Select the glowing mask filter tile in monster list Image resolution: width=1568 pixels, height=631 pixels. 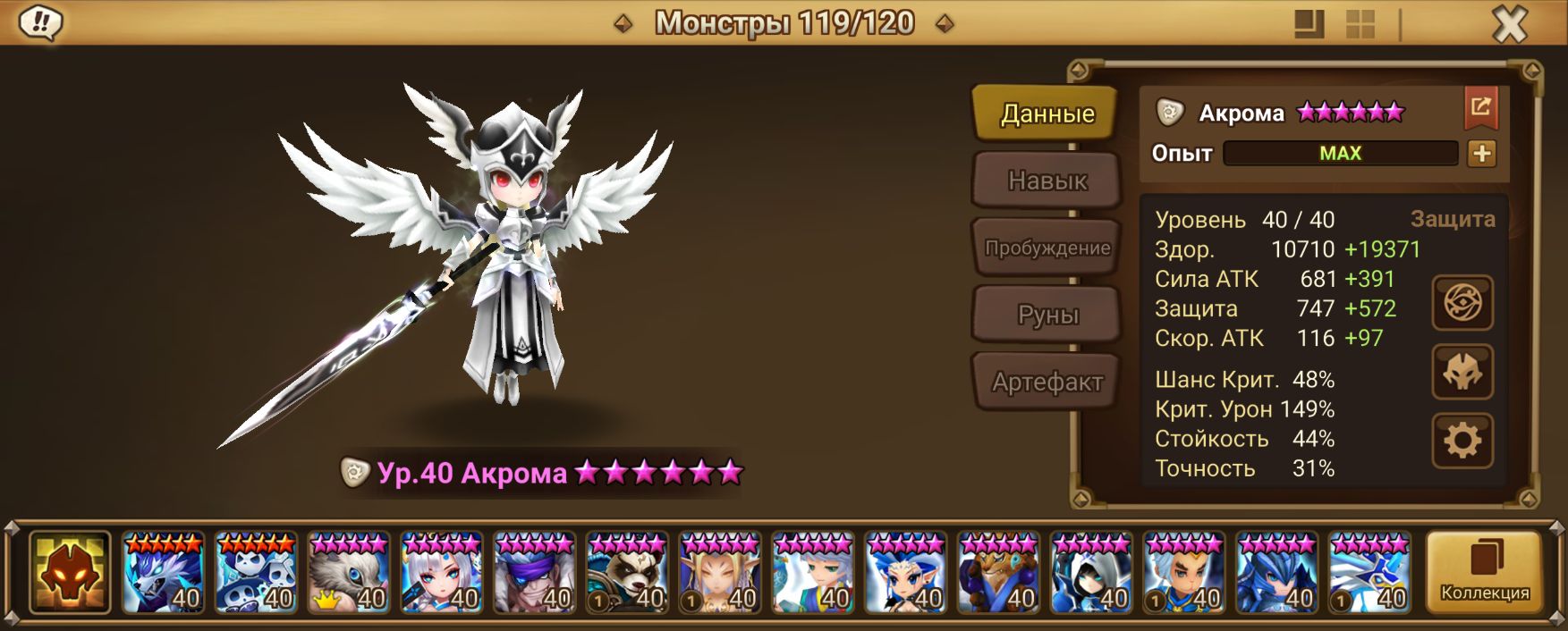coord(70,572)
